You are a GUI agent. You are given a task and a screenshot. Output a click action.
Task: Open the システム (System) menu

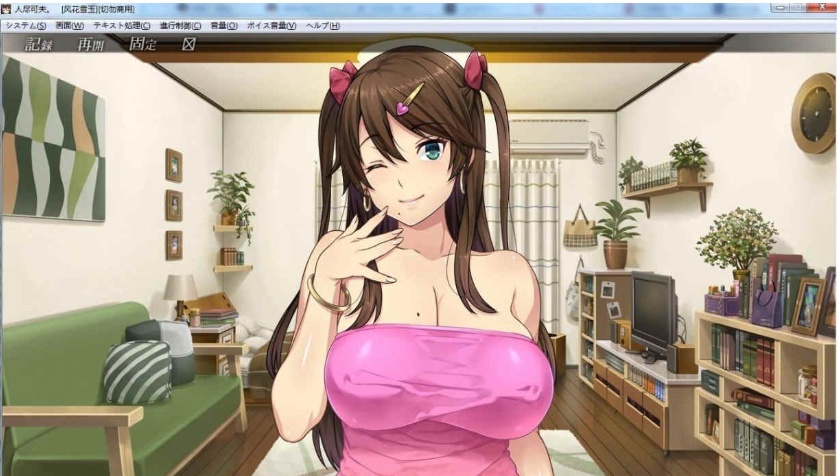[25, 25]
